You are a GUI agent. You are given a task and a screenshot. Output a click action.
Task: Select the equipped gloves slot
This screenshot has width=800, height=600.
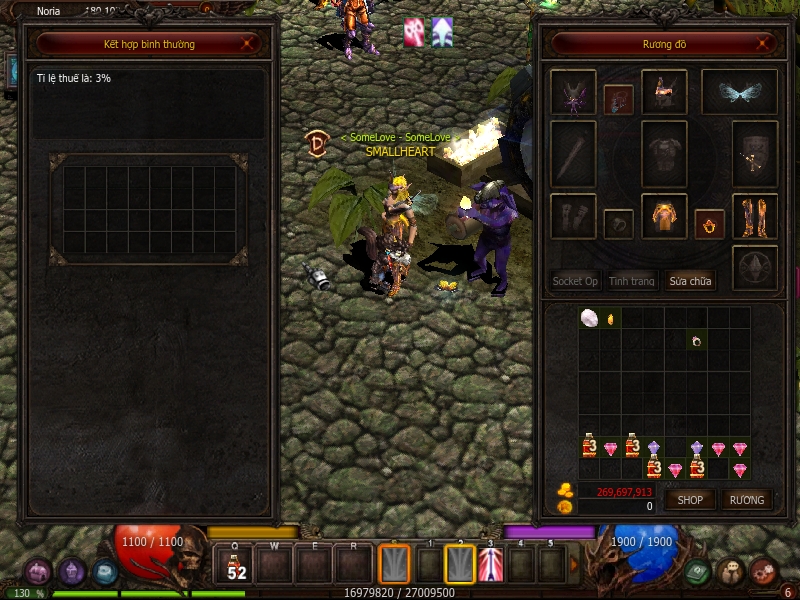click(x=573, y=216)
